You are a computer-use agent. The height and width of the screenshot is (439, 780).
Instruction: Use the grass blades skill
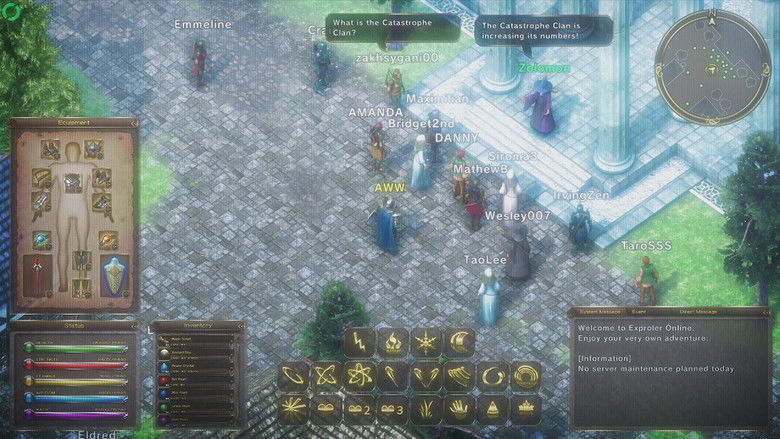426,409
